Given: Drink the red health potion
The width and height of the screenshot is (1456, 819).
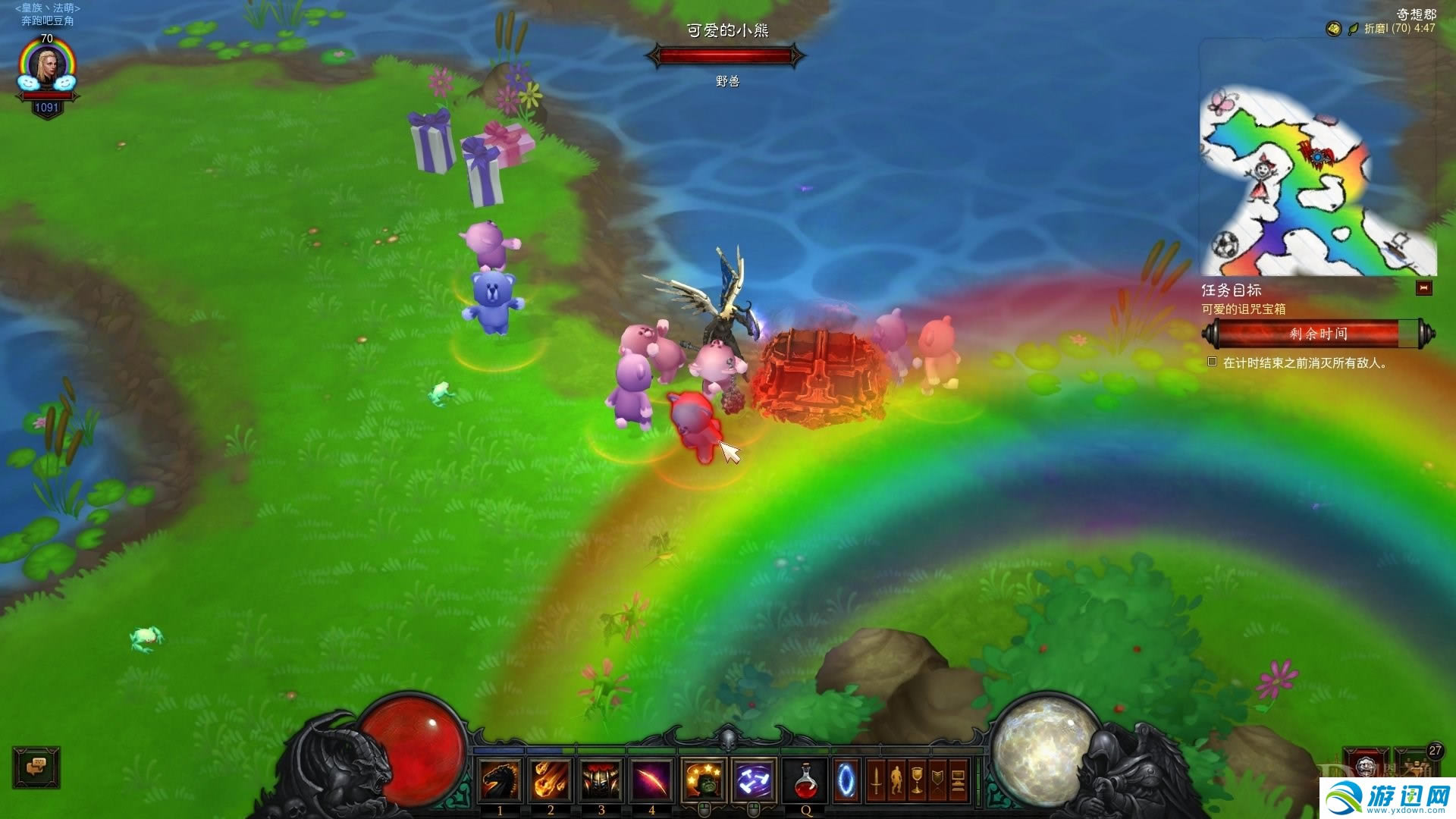Looking at the screenshot, I should [806, 780].
